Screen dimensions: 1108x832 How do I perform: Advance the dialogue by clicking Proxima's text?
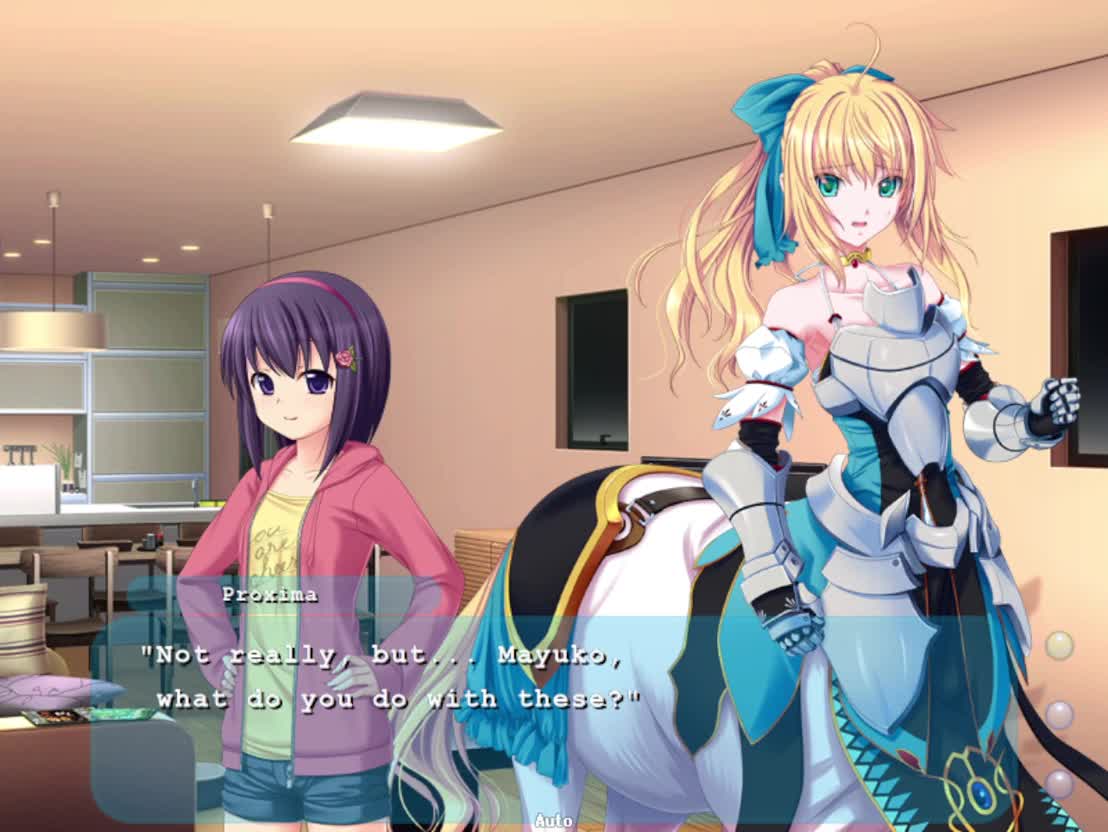tap(390, 677)
